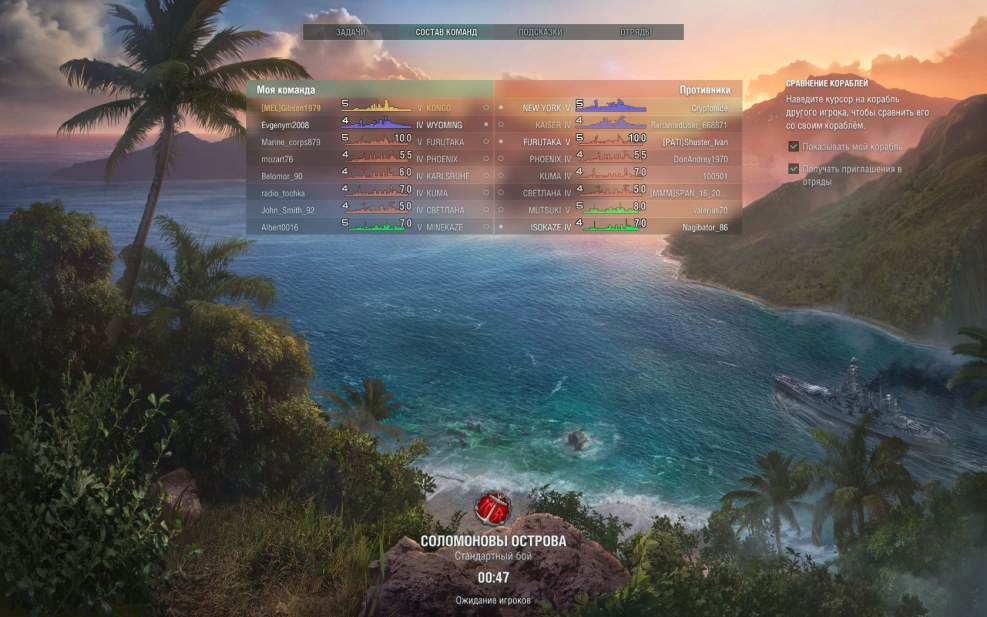This screenshot has height=617, width=987.
Task: Click player mozart76 on the team list
Action: [x=276, y=159]
